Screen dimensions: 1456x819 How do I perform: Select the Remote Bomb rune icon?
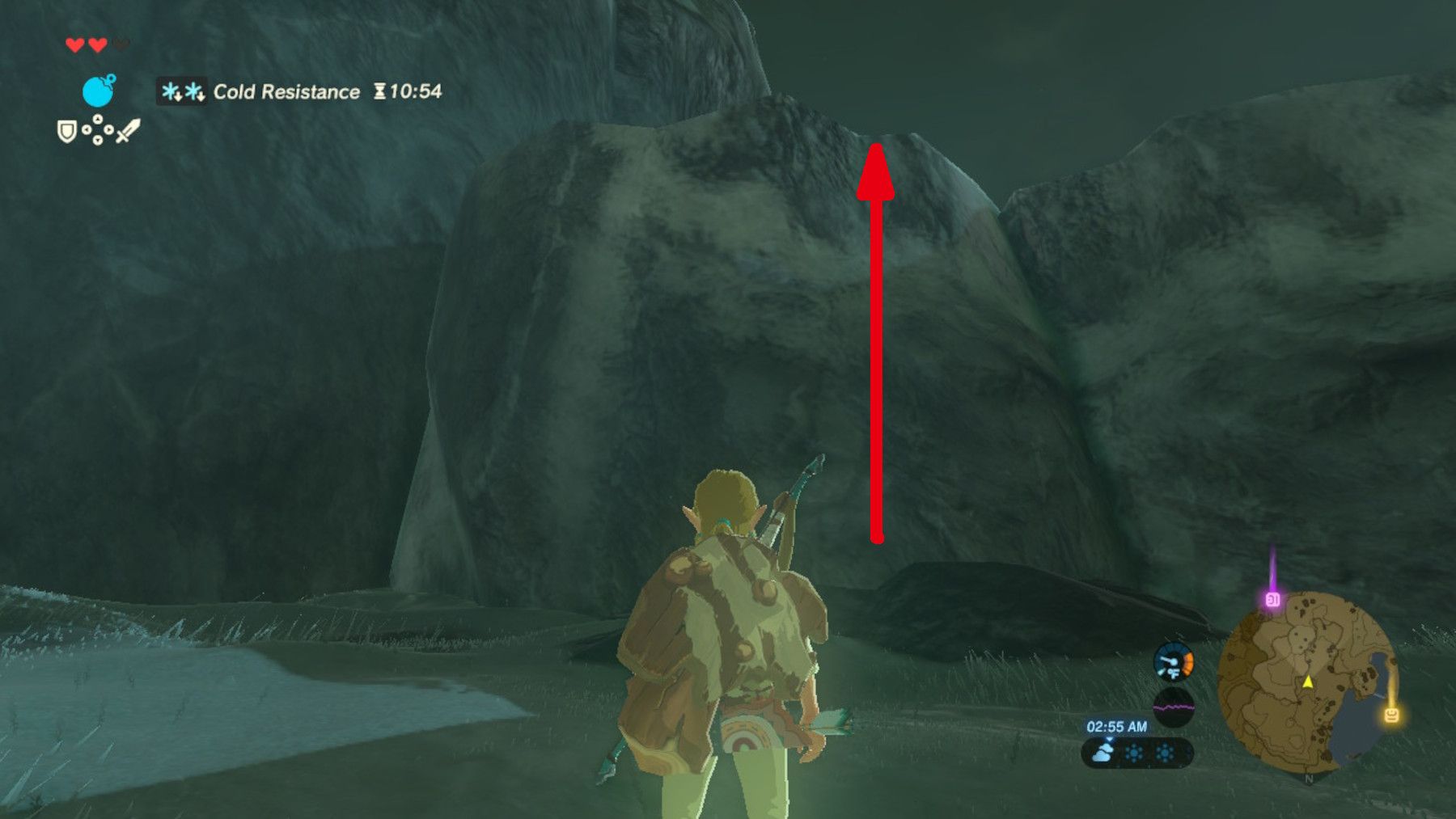tap(97, 91)
